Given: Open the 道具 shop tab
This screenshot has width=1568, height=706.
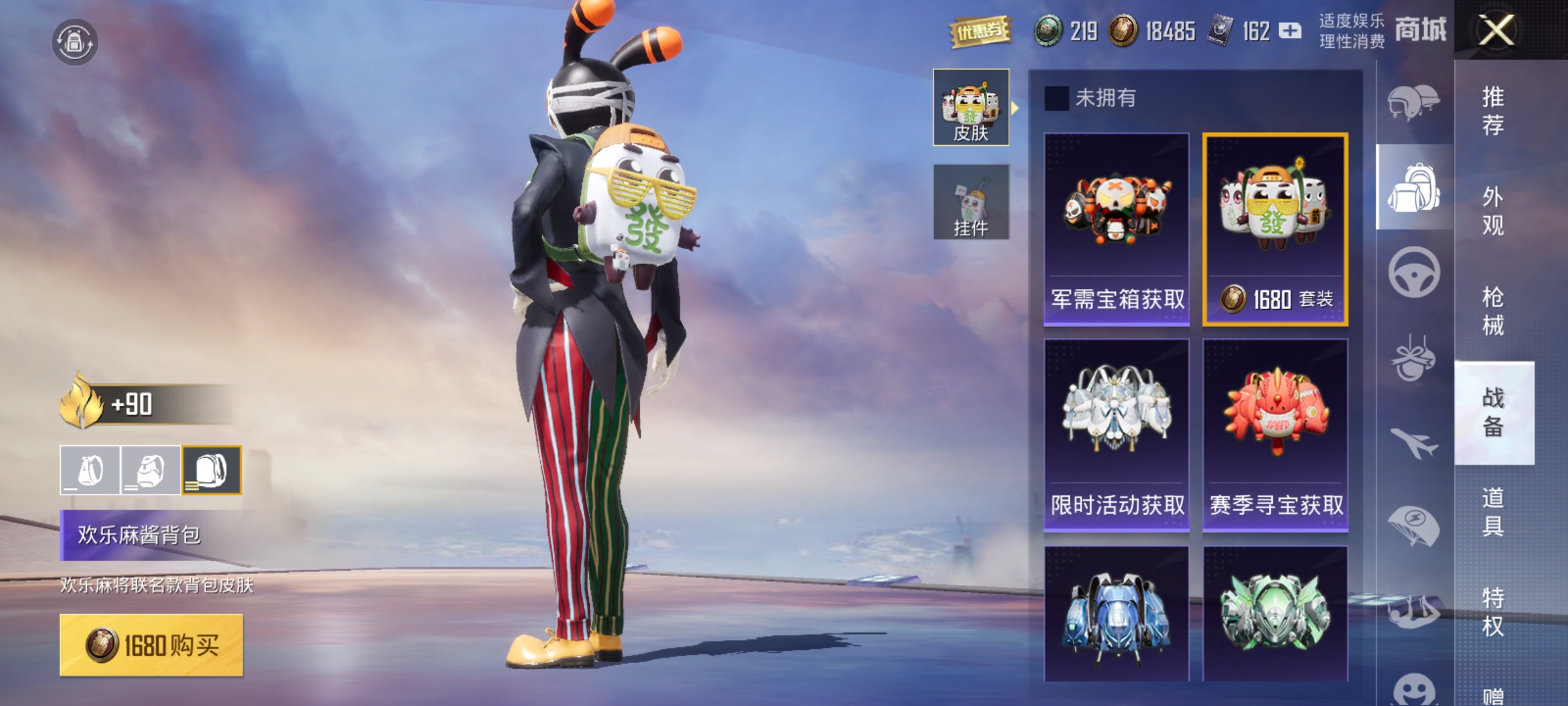Looking at the screenshot, I should tap(1493, 512).
